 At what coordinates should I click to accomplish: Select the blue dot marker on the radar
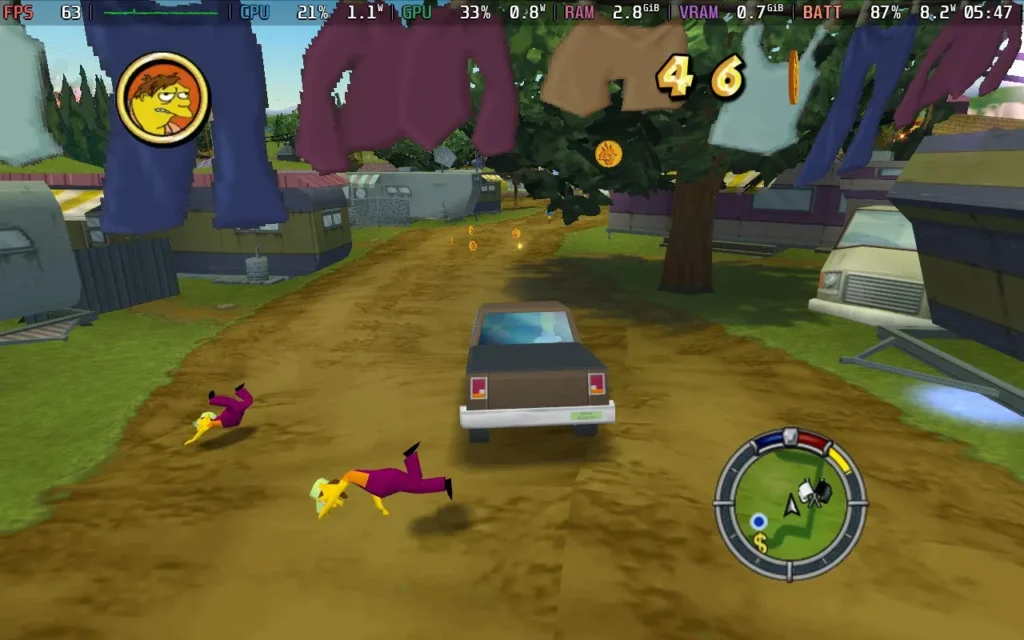pos(759,521)
